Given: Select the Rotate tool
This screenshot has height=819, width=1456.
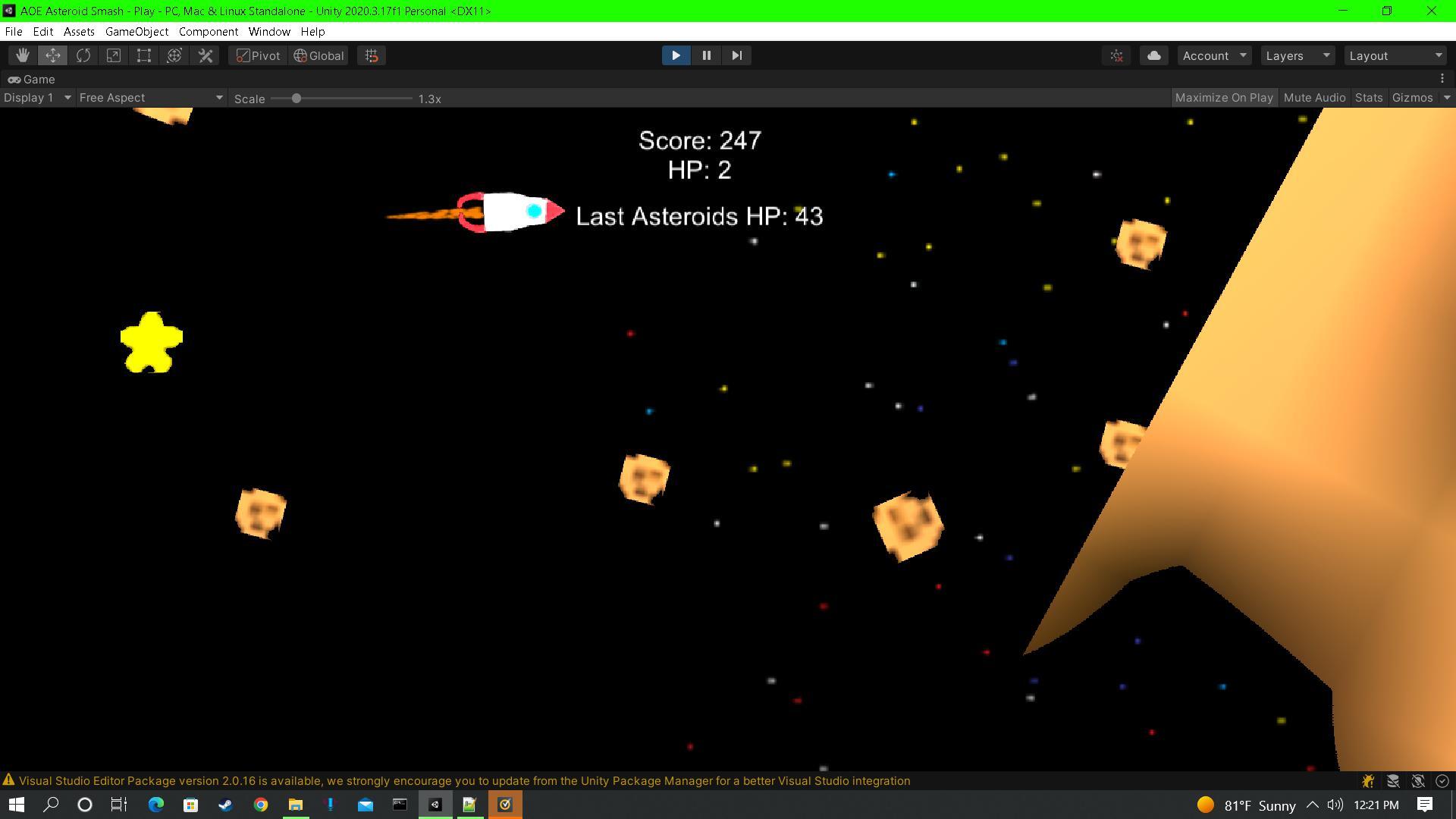Looking at the screenshot, I should point(83,55).
